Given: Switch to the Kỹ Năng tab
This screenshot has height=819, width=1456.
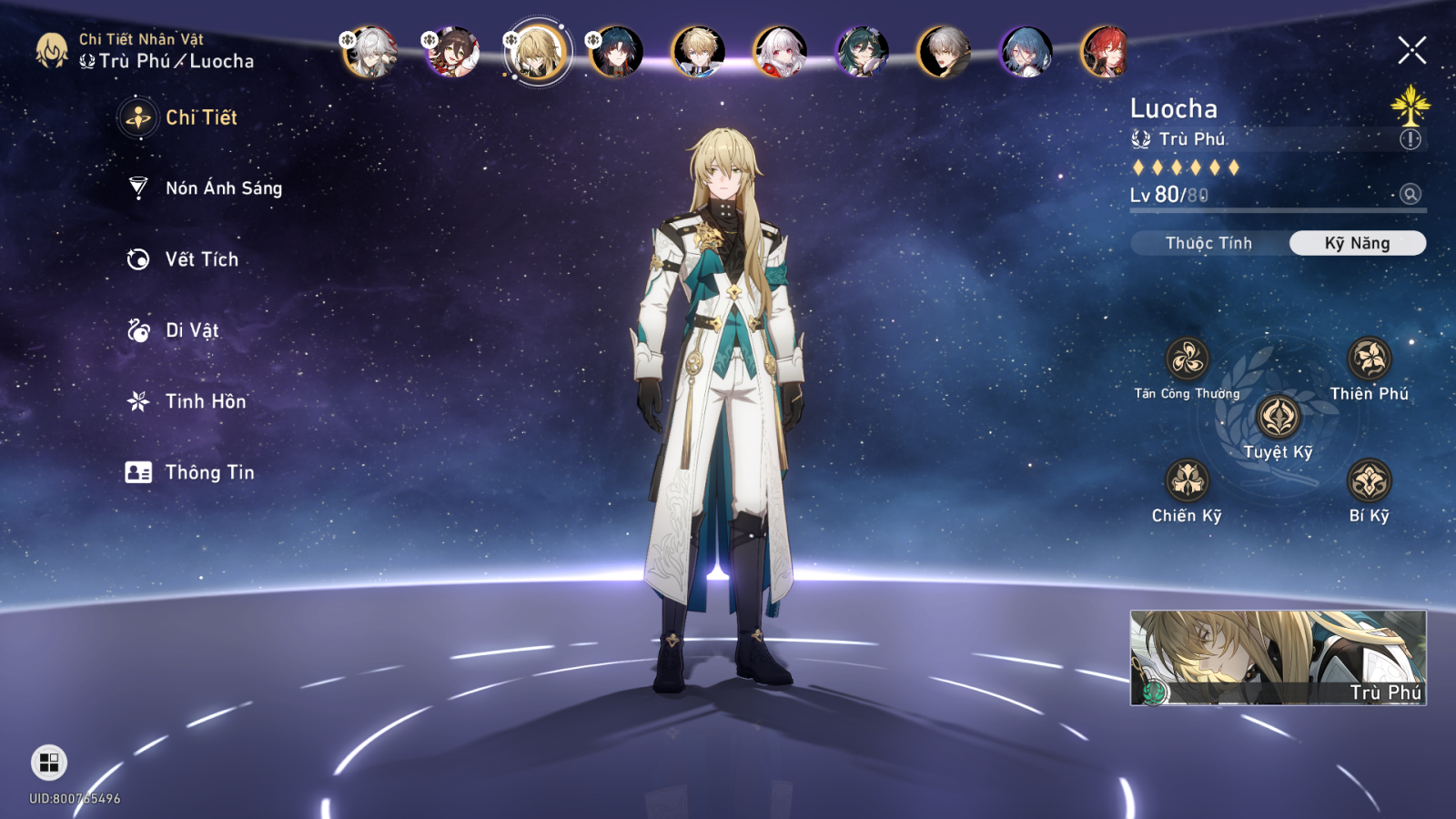Looking at the screenshot, I should tap(1357, 243).
